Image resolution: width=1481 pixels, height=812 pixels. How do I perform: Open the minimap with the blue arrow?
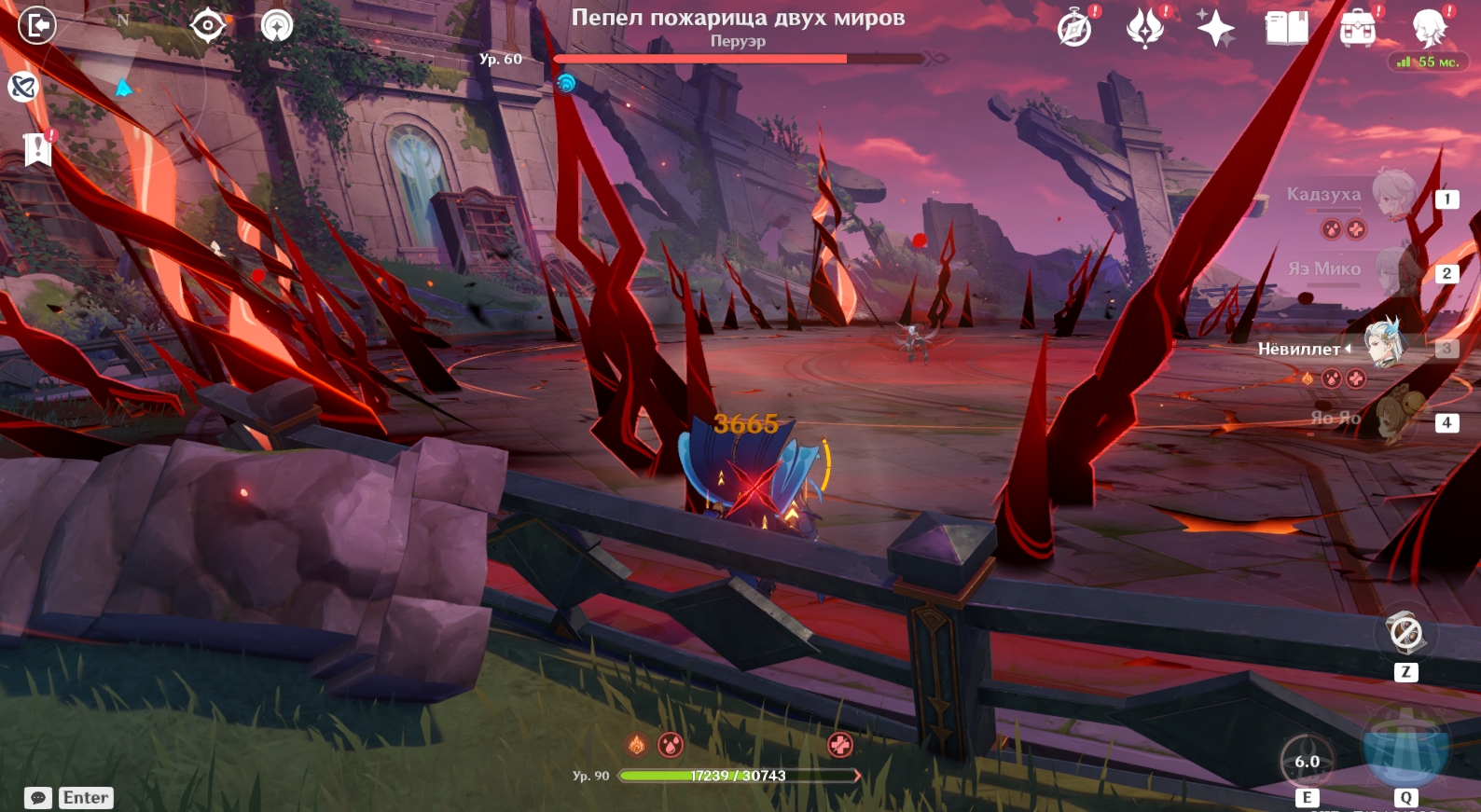pyautogui.click(x=123, y=89)
